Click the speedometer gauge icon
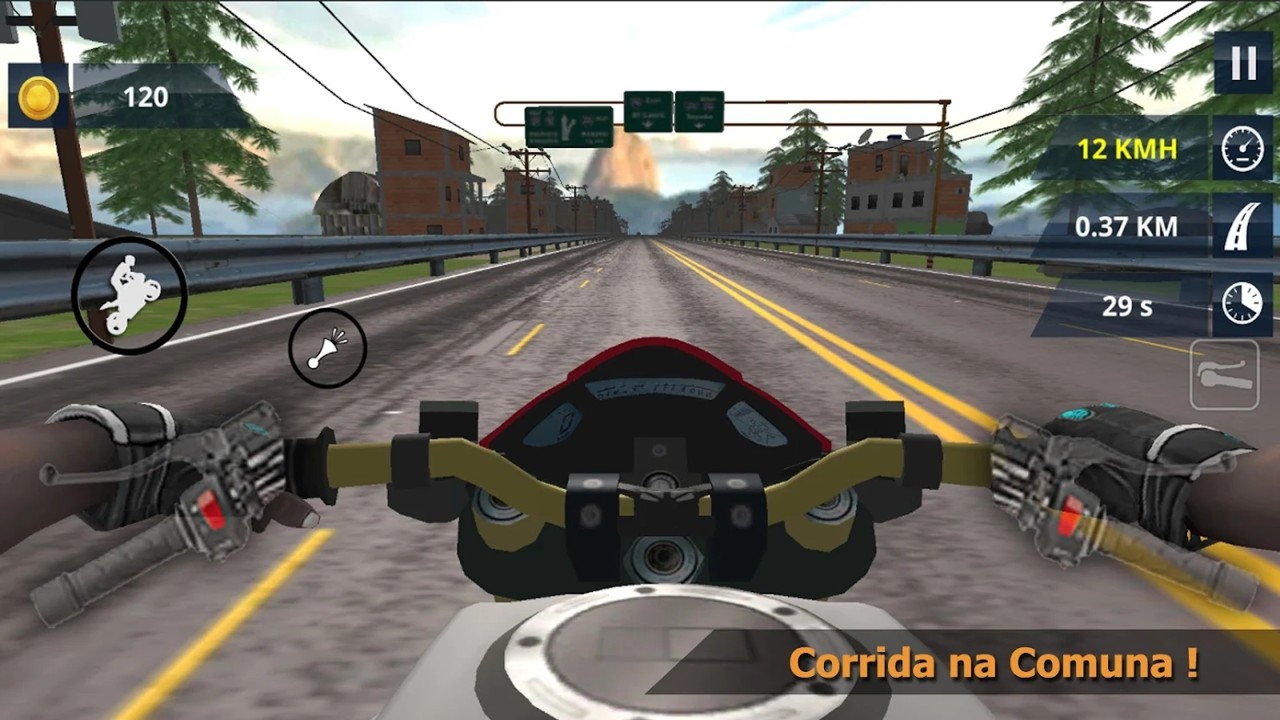 pyautogui.click(x=1240, y=150)
